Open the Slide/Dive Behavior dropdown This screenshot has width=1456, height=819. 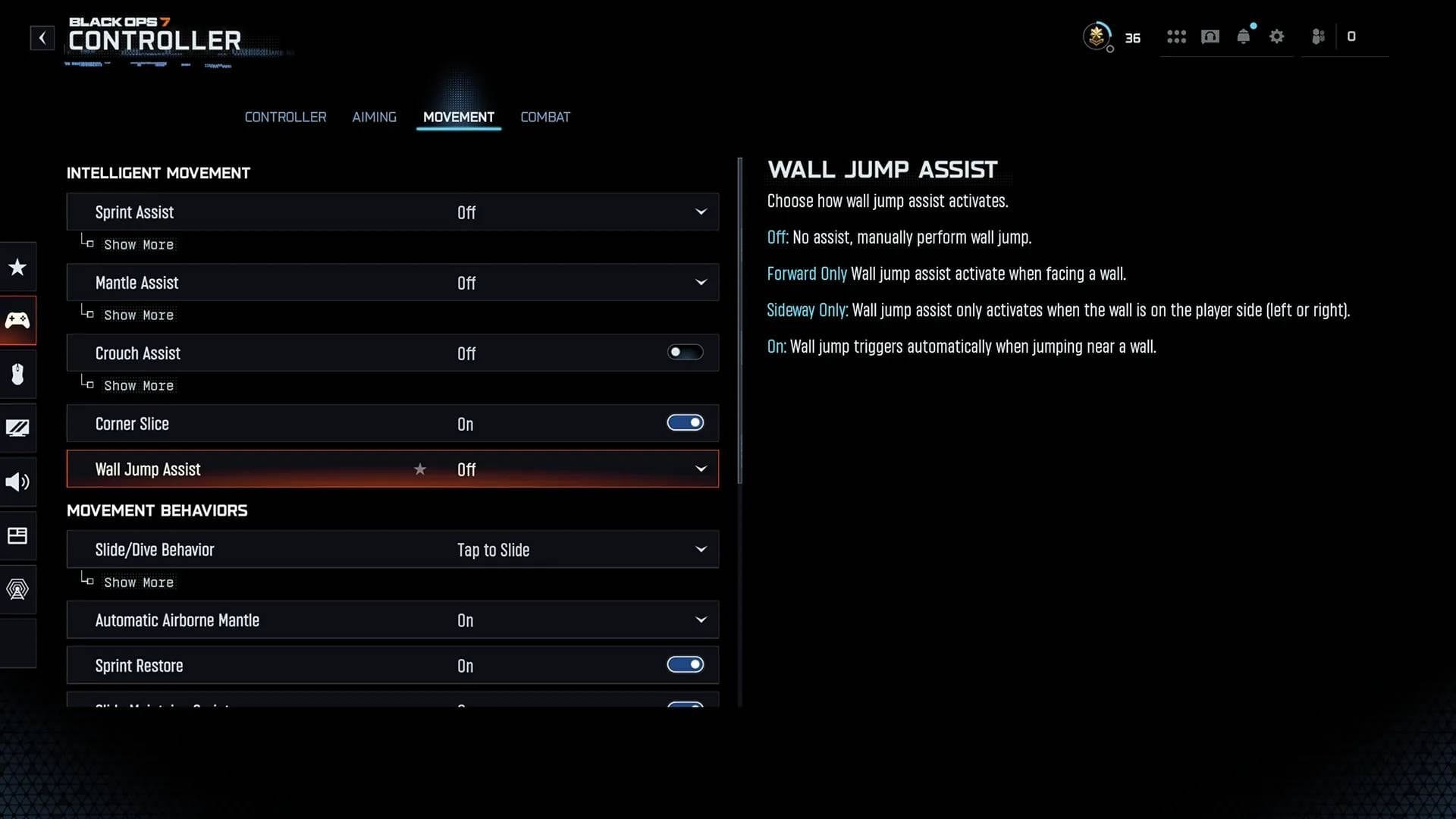pos(701,549)
